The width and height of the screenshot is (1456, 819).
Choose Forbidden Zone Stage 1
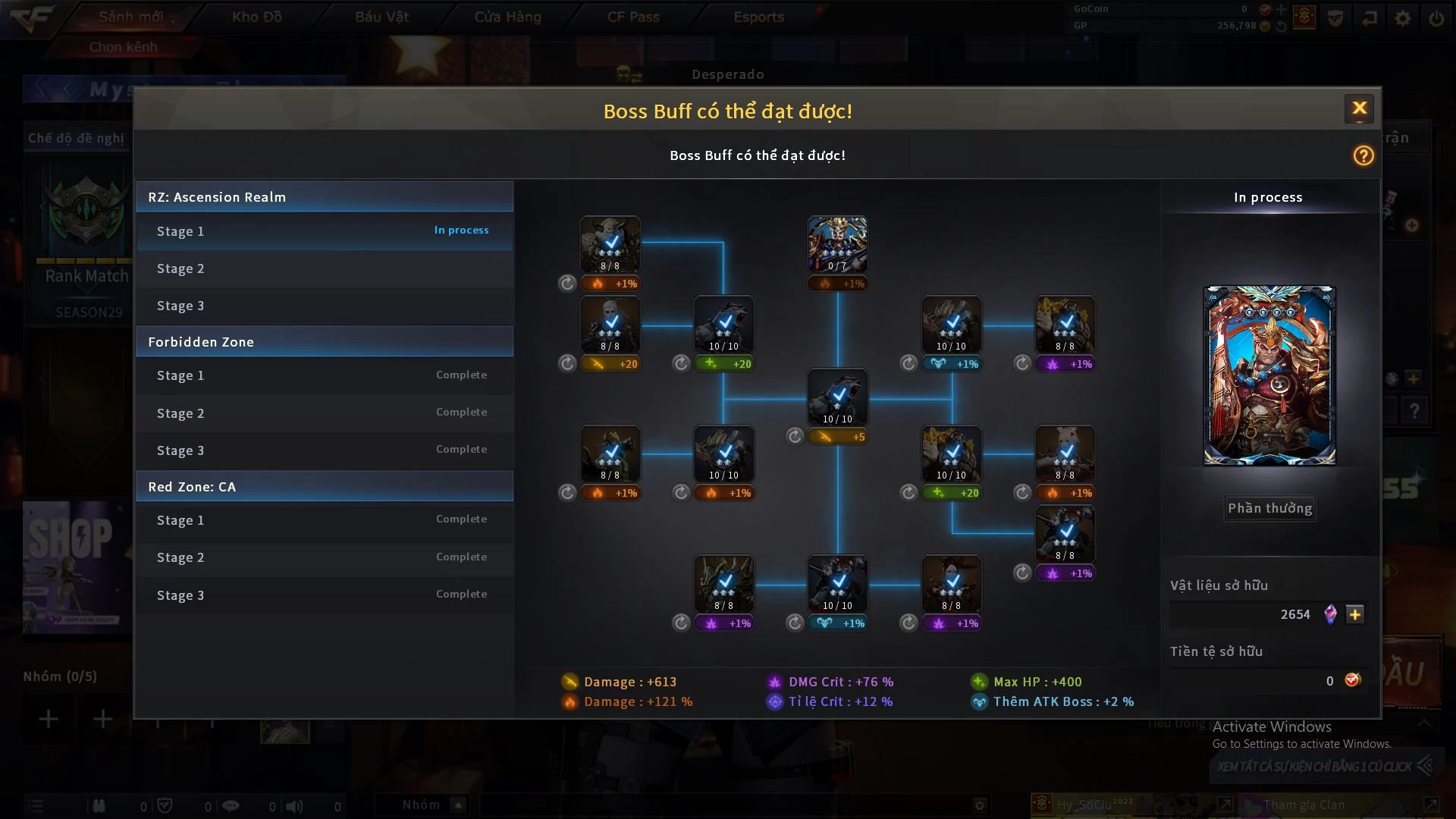[x=324, y=375]
